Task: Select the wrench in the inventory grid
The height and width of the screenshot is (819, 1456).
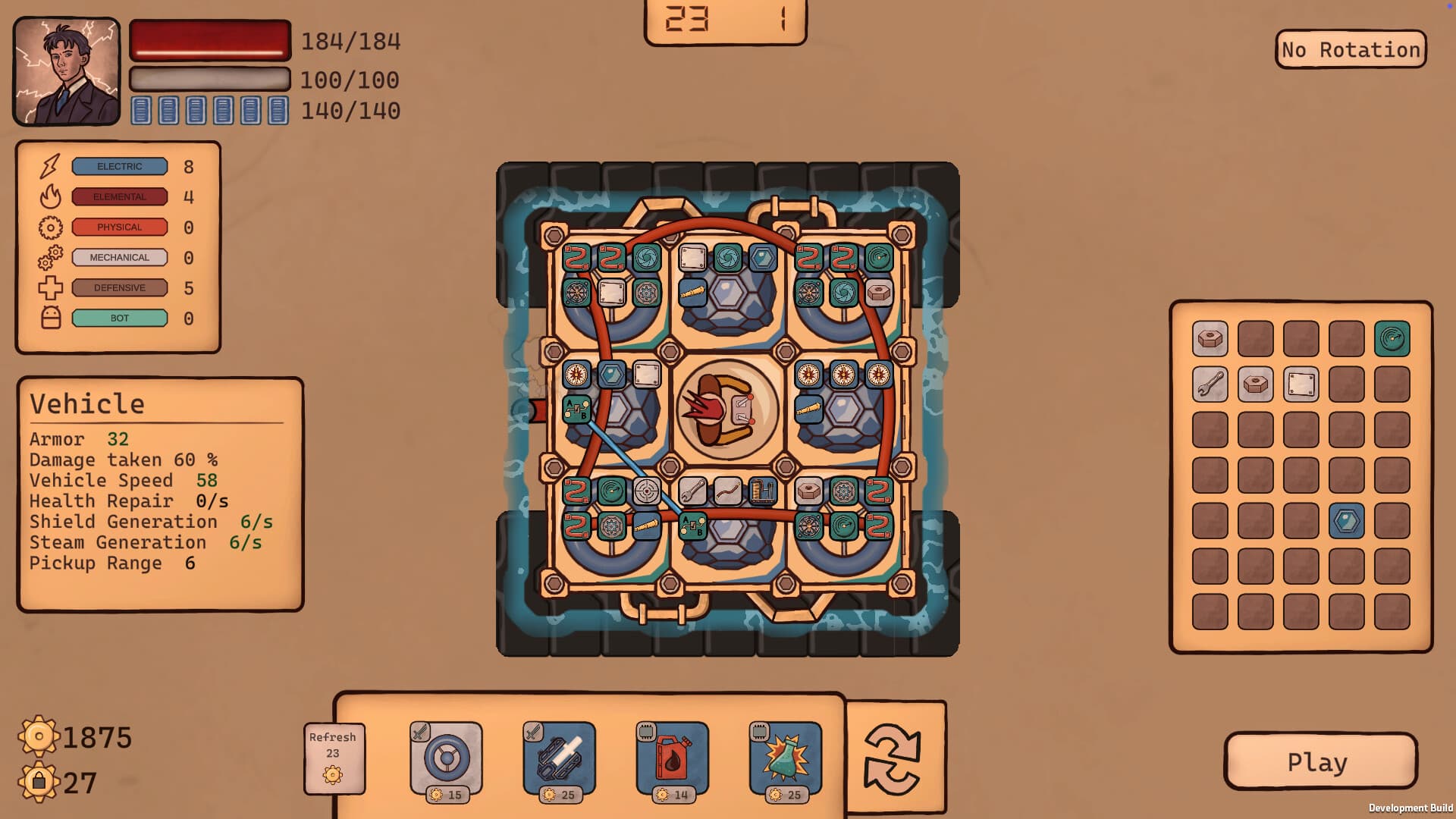Action: pos(1211,384)
